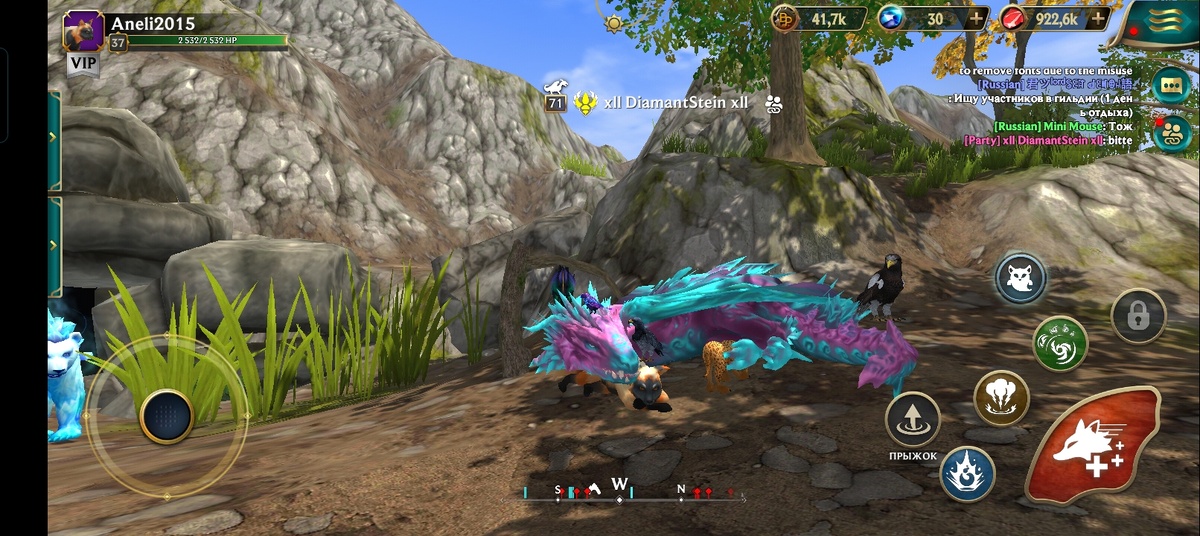Tap the Прыжок jump button
Image resolution: width=1200 pixels, height=536 pixels.
point(912,419)
